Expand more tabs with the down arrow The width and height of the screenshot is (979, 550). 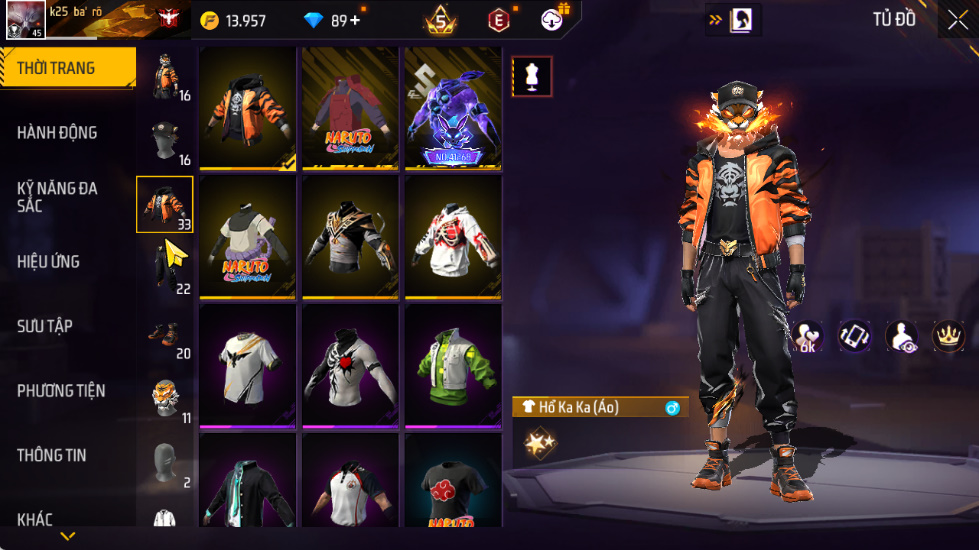click(x=67, y=536)
